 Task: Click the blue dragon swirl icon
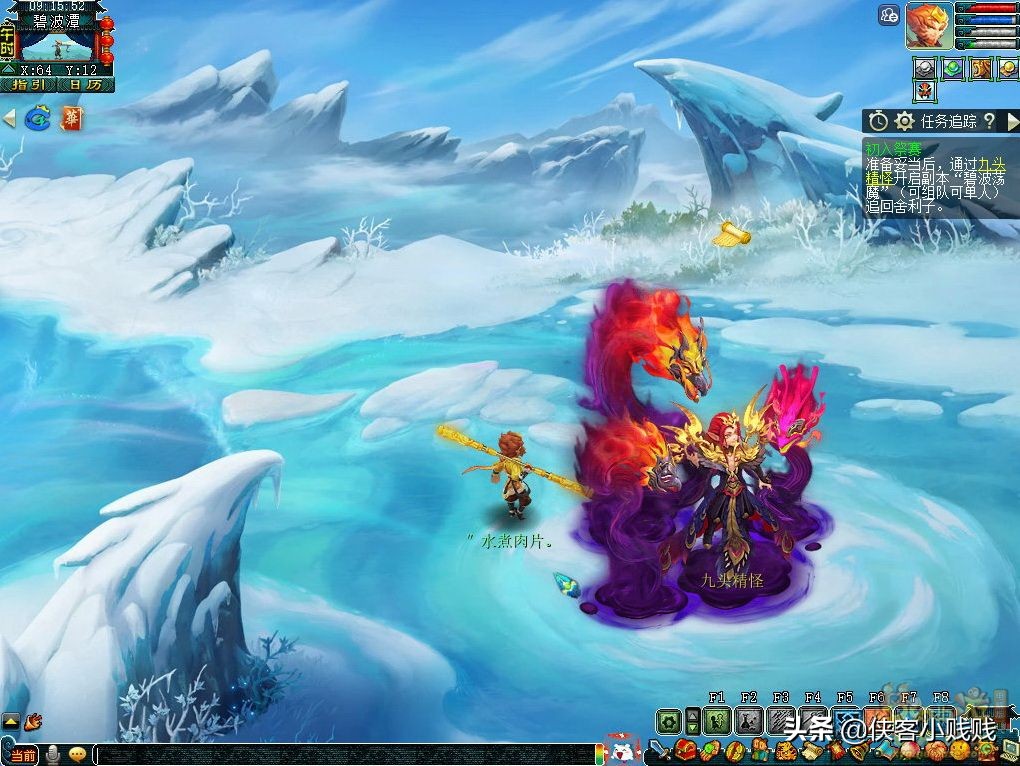(x=38, y=119)
